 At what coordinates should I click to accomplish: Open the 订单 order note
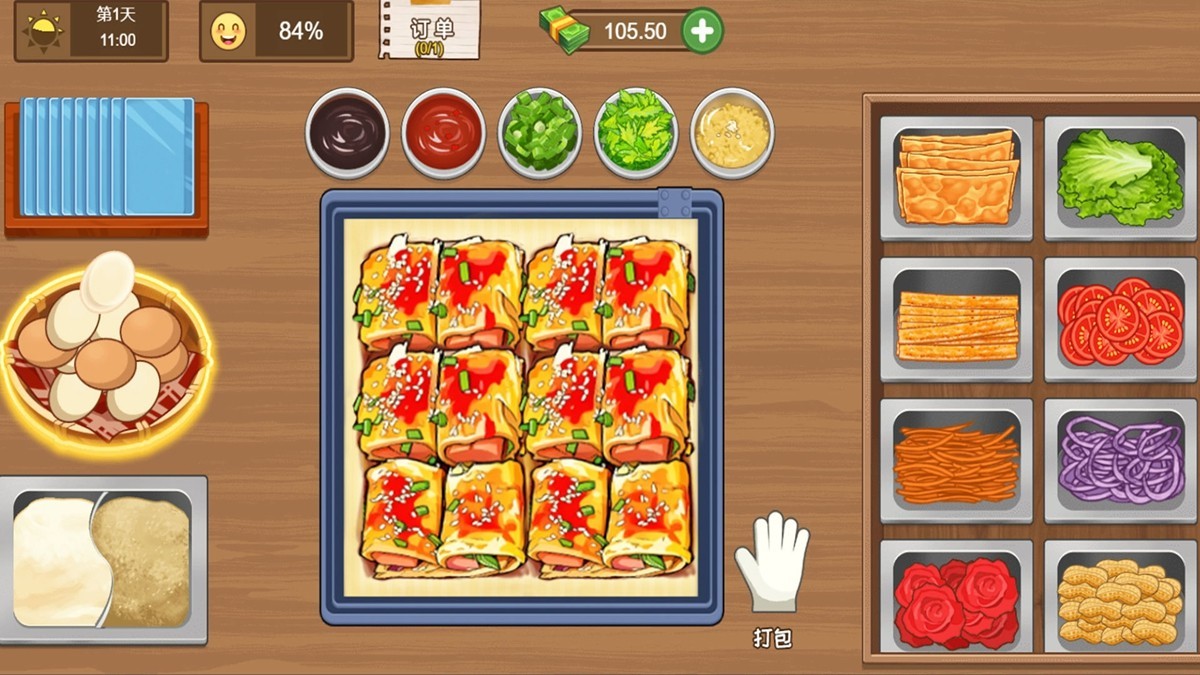pos(428,30)
